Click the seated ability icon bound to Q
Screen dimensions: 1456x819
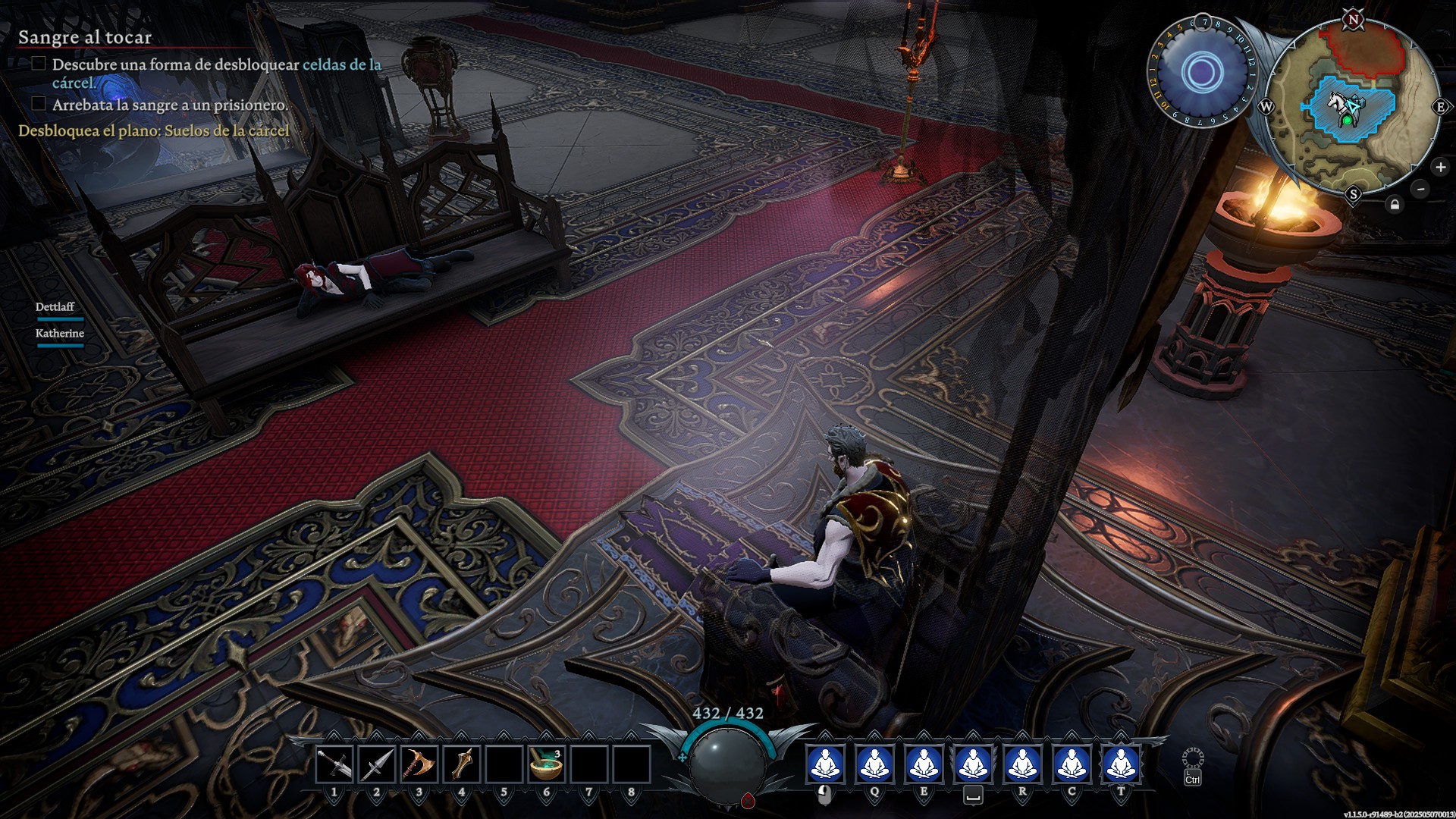click(x=874, y=764)
